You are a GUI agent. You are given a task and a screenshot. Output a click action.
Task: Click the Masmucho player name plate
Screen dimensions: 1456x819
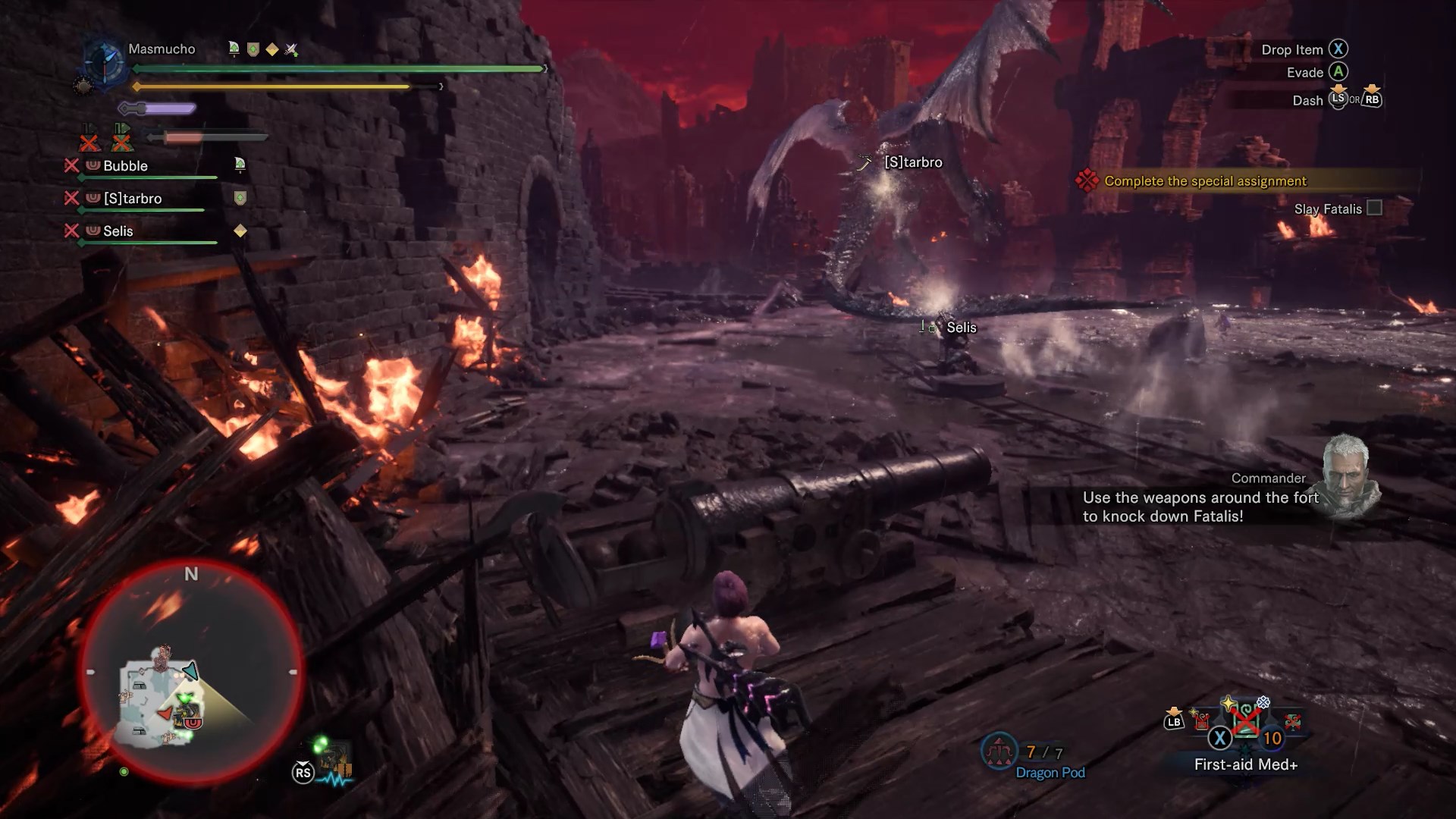[x=162, y=49]
